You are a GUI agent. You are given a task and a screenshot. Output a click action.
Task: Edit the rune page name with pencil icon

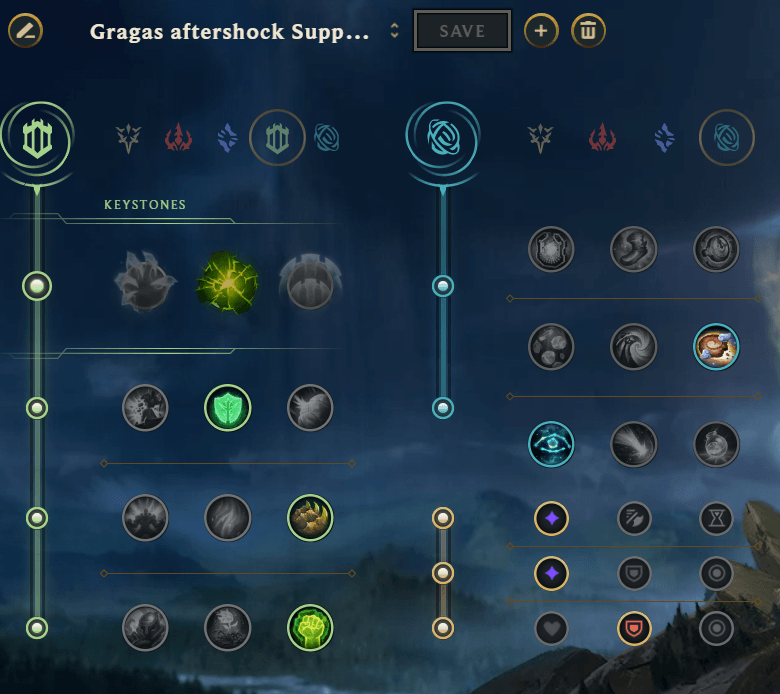click(25, 31)
